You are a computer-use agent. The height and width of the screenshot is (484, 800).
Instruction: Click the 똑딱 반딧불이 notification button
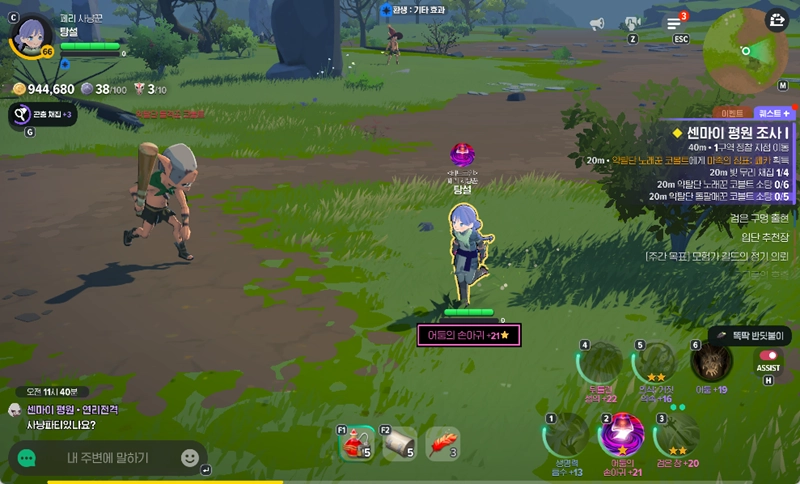(751, 337)
